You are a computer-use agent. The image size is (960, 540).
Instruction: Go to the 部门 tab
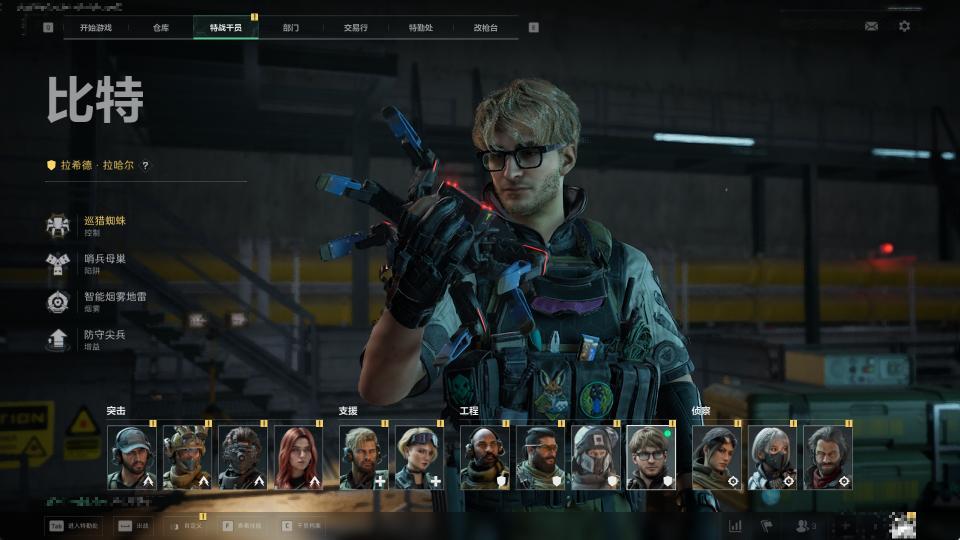291,27
